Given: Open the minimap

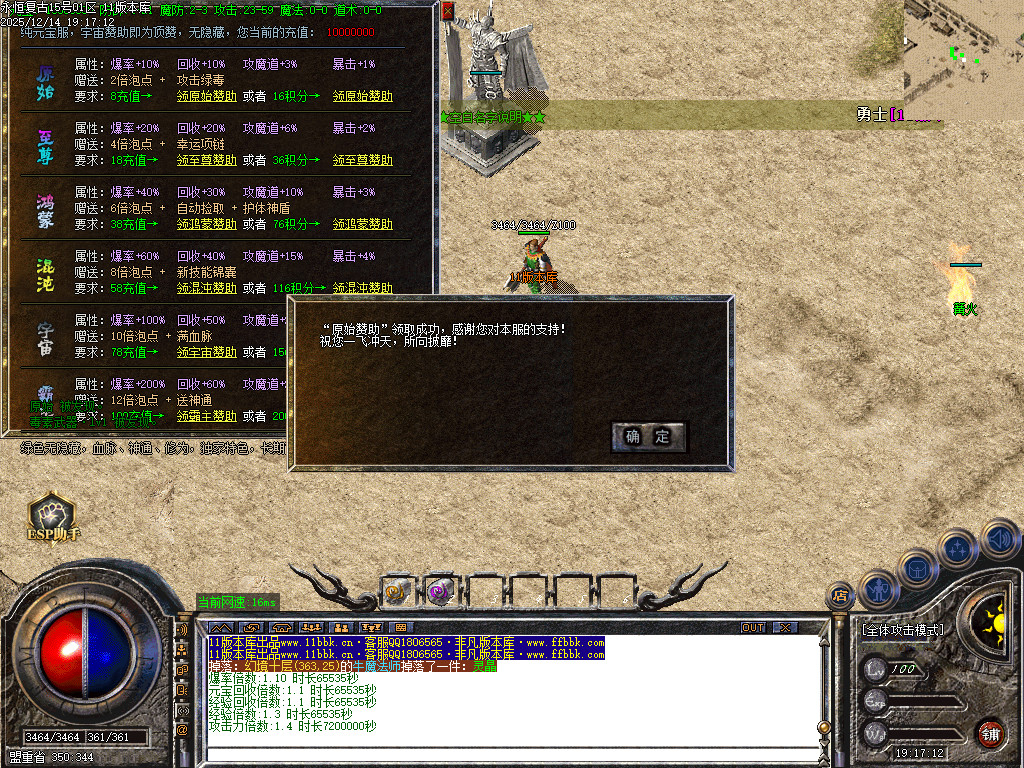Looking at the screenshot, I should pyautogui.click(x=963, y=49).
